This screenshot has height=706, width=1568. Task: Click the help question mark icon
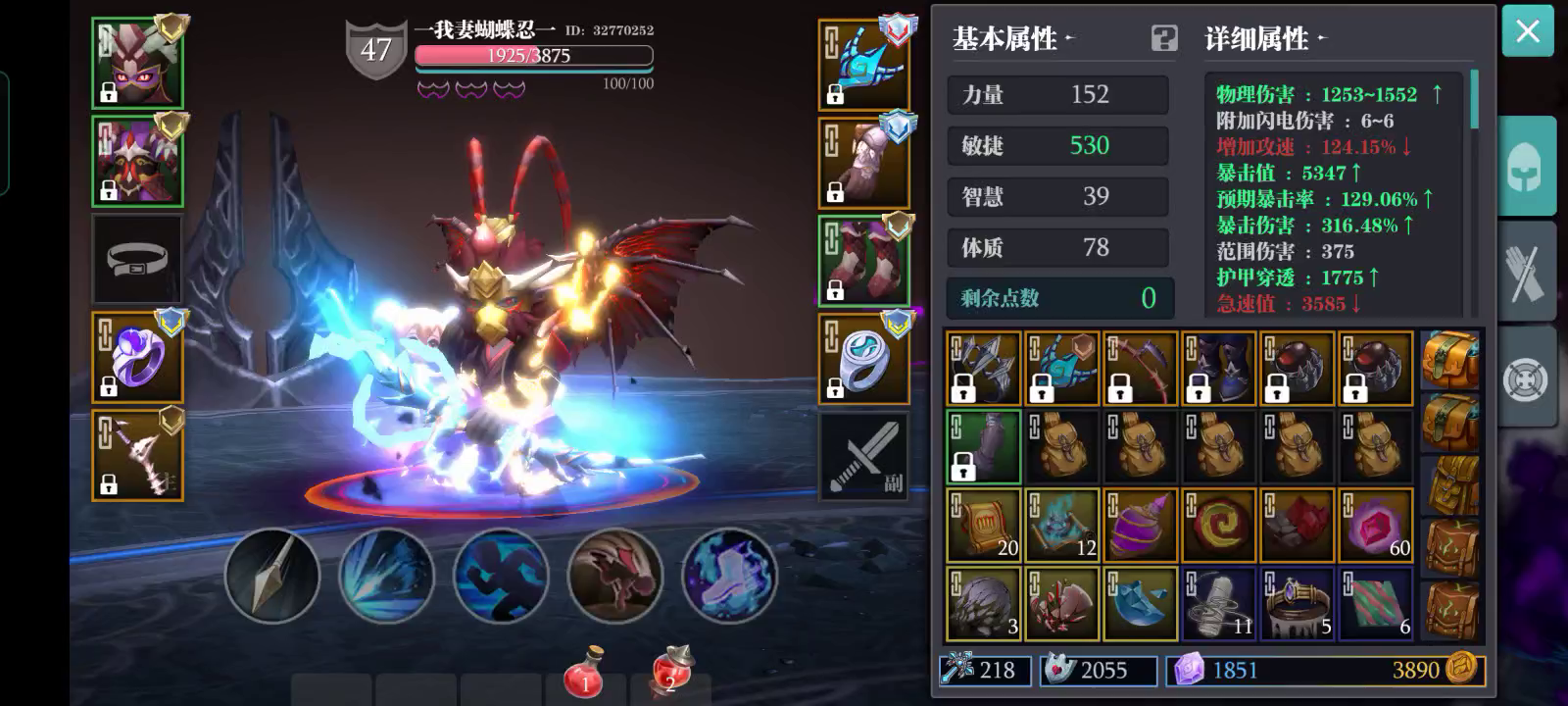(1163, 39)
